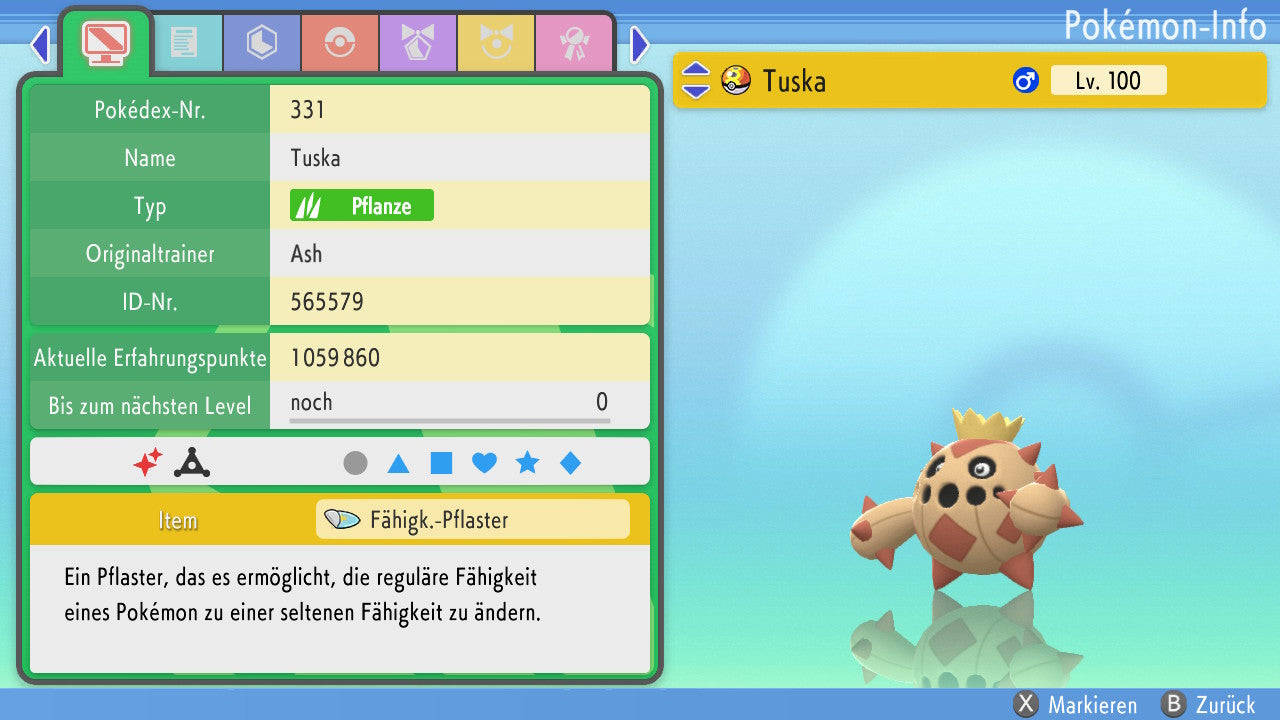The height and width of the screenshot is (720, 1280).
Task: Open the purple bow and pentagon tab
Action: coord(418,43)
